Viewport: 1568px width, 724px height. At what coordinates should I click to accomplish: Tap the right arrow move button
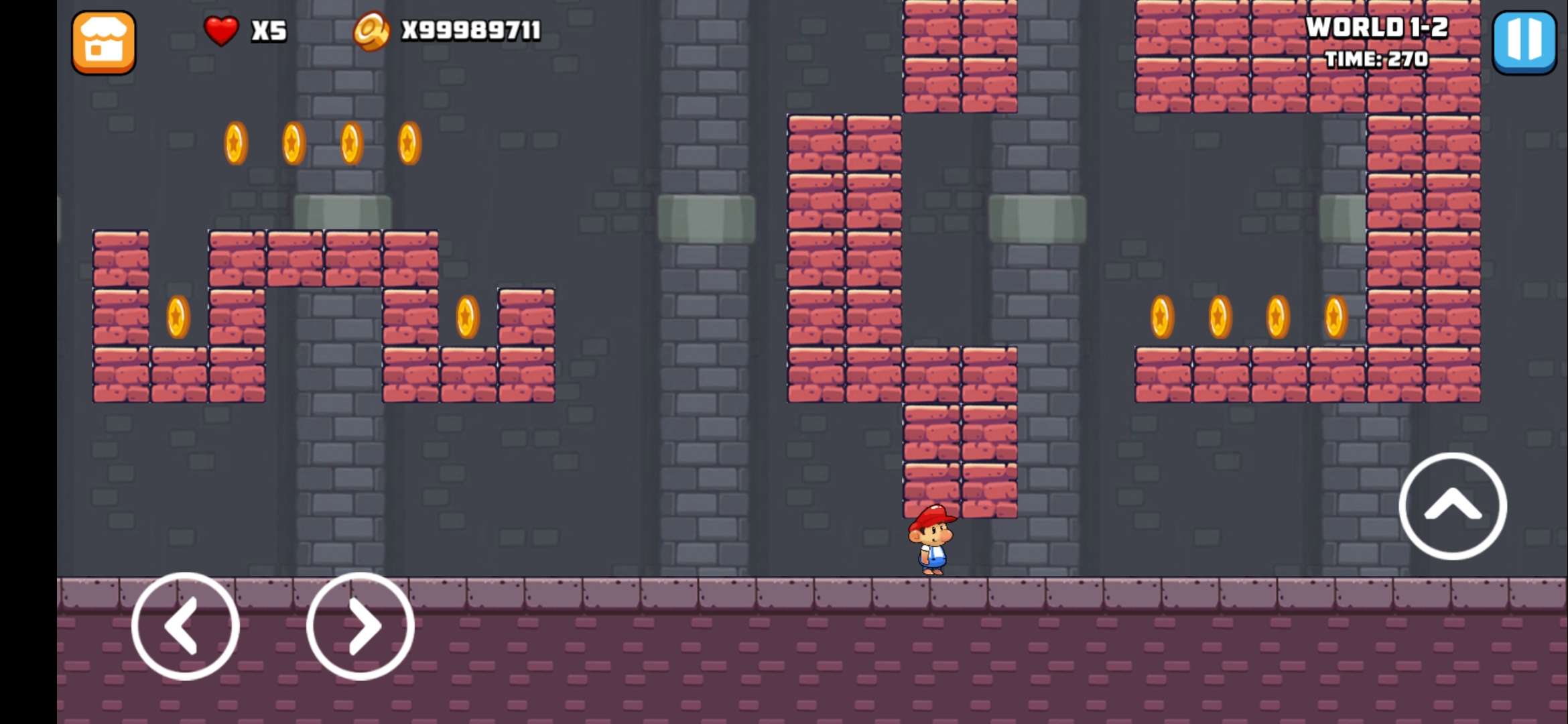pyautogui.click(x=361, y=626)
